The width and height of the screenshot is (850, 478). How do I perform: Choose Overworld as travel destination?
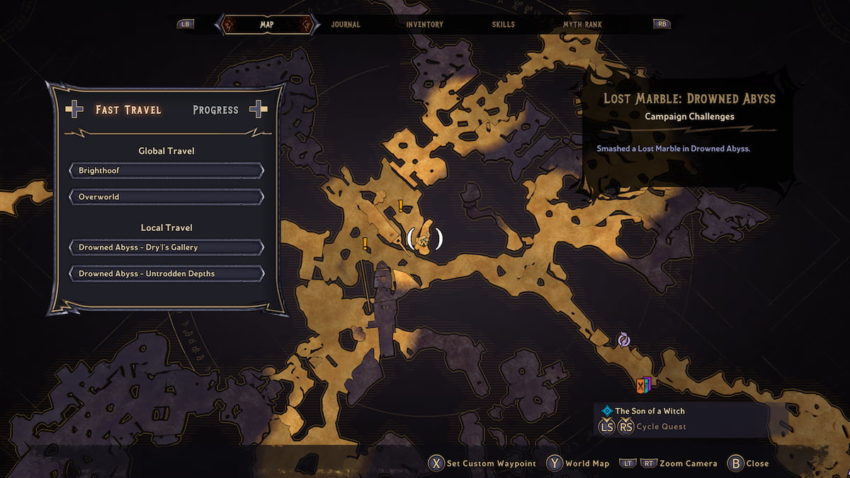coord(166,197)
